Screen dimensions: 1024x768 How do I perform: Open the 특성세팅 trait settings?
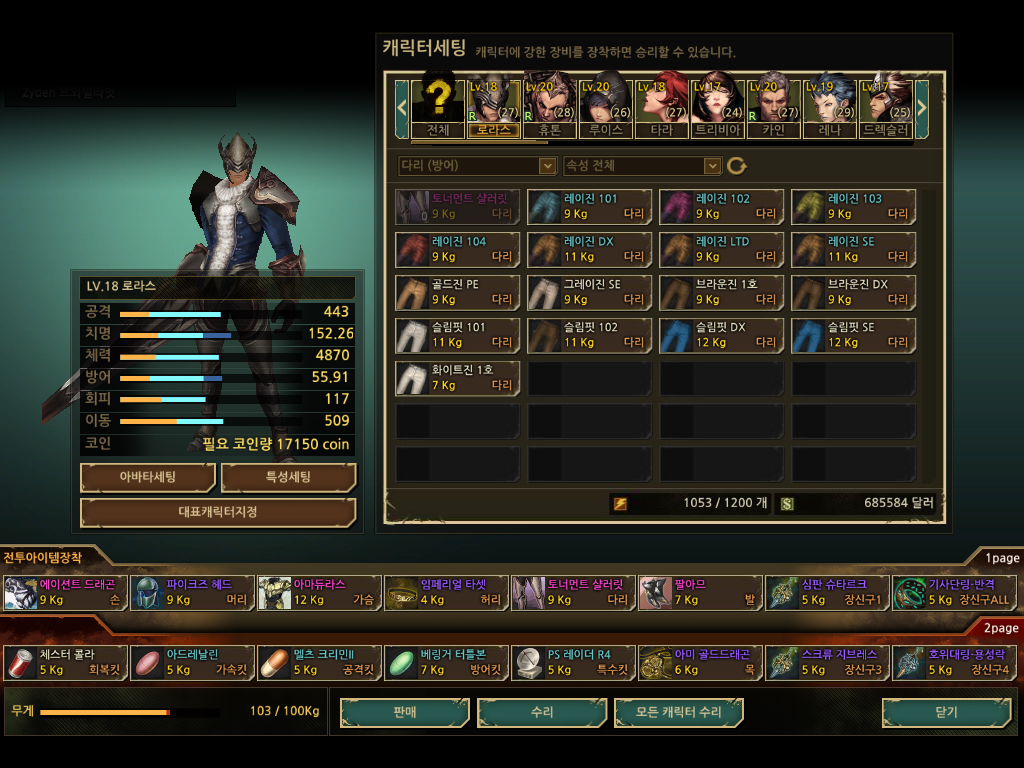point(288,477)
